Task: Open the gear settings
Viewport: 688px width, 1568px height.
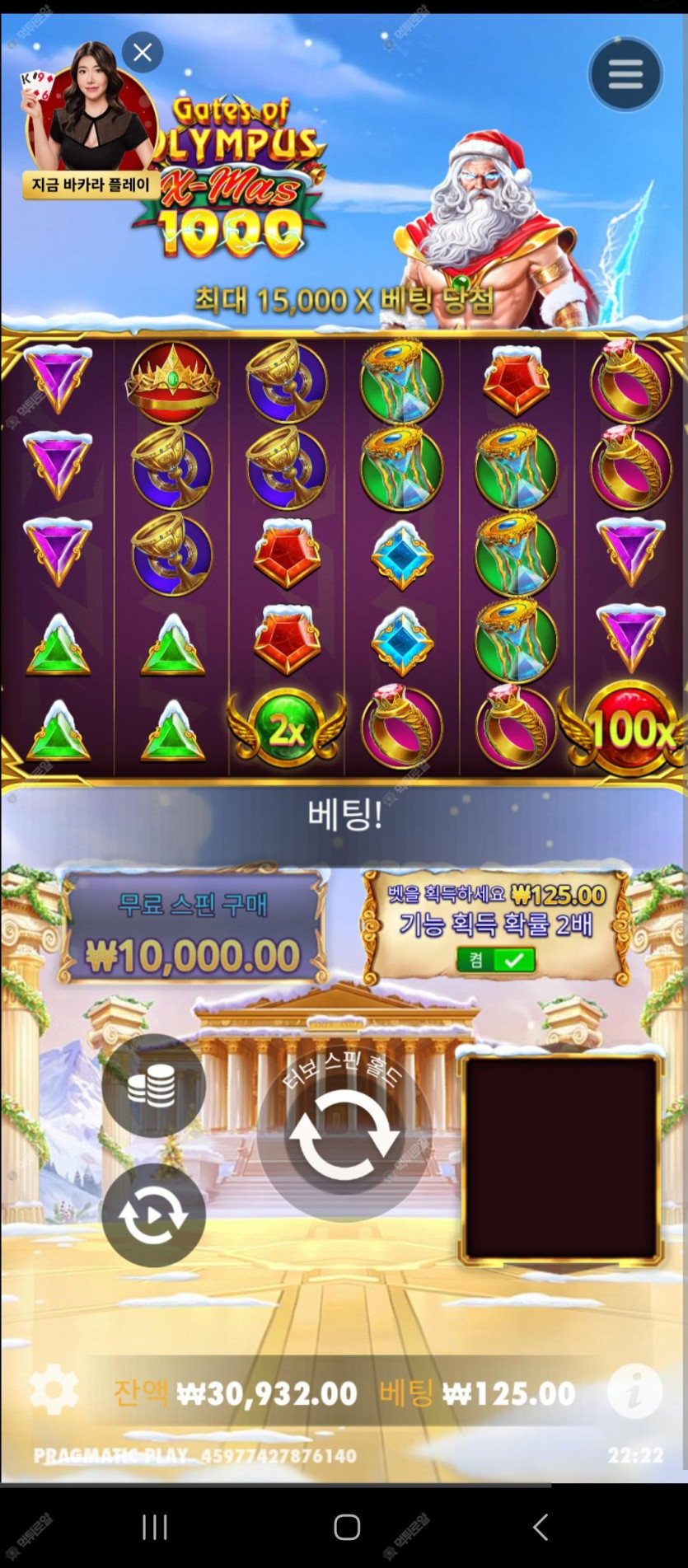Action: [x=54, y=1390]
